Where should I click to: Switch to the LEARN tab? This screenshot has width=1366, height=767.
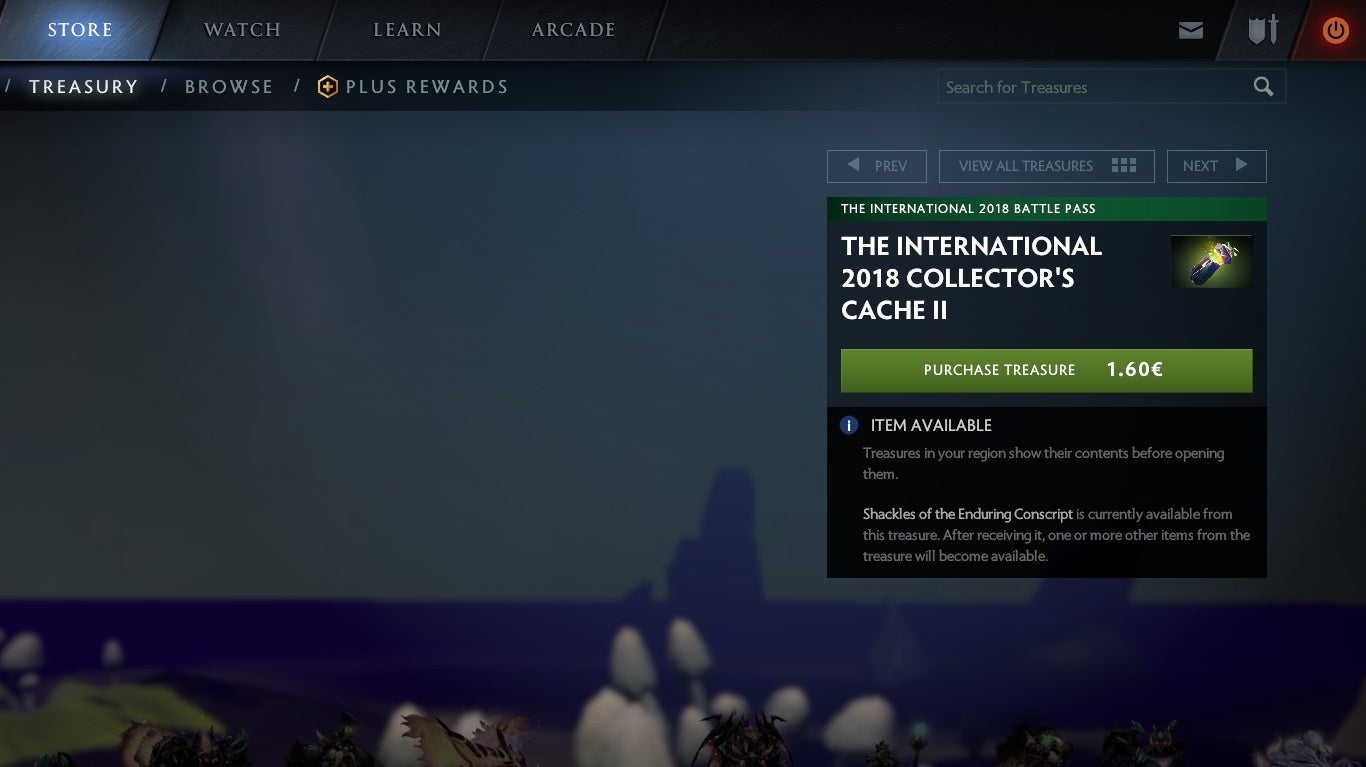point(406,30)
